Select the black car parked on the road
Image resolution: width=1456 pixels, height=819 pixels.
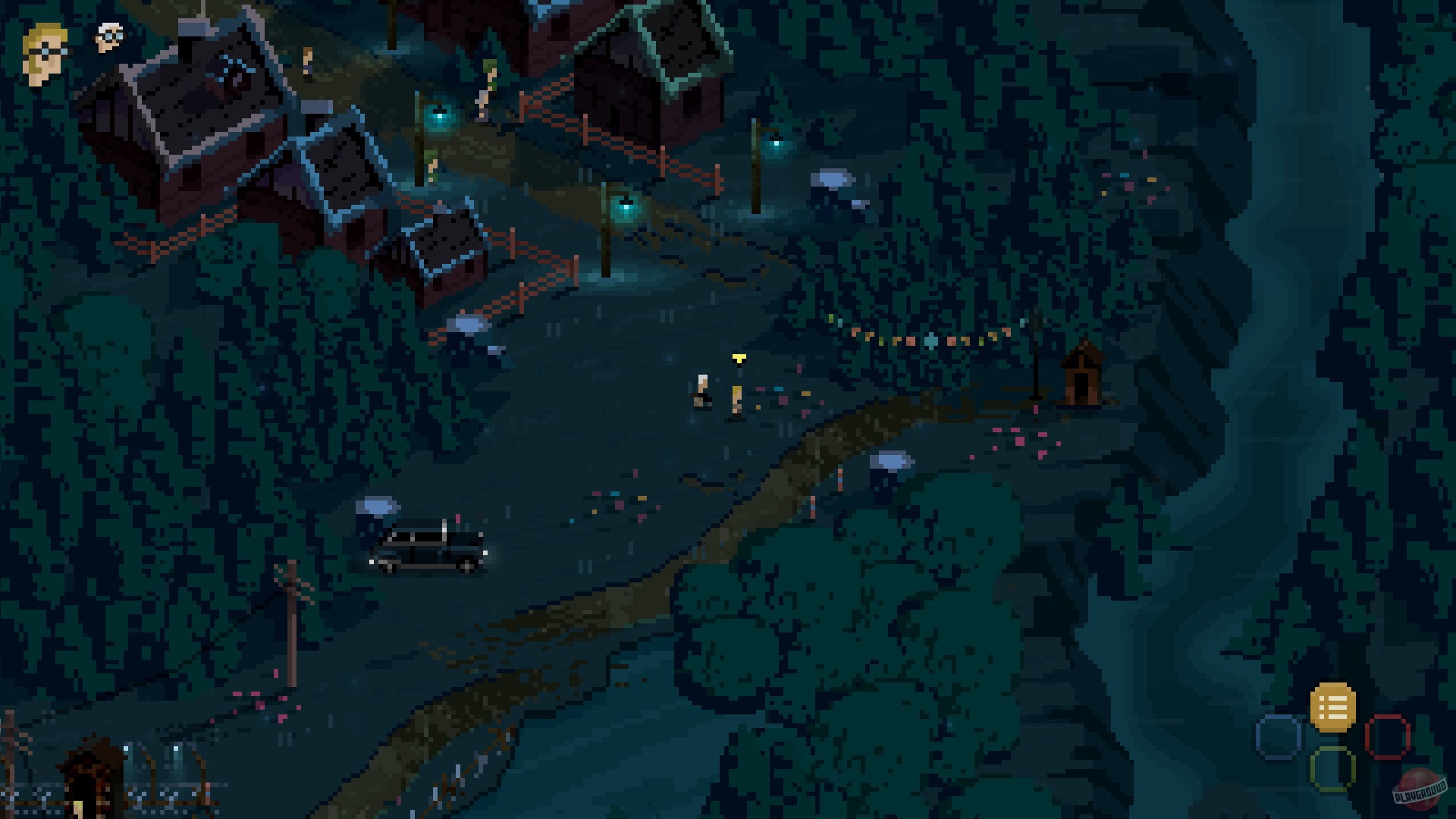coord(427,548)
